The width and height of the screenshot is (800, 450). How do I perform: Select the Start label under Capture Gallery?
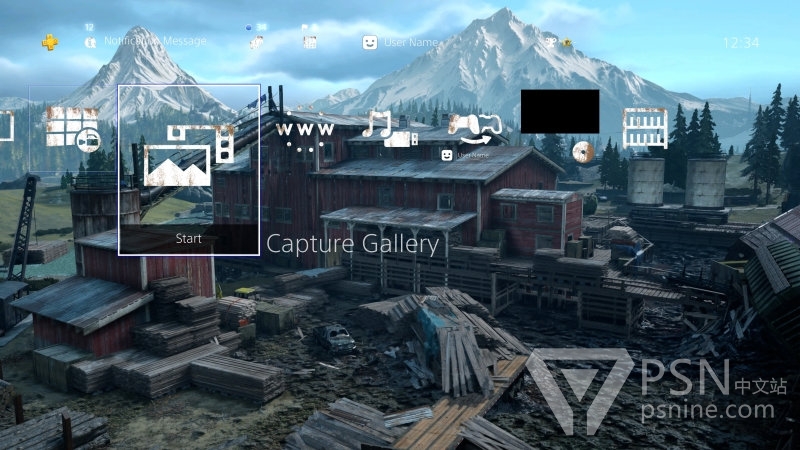[x=188, y=239]
